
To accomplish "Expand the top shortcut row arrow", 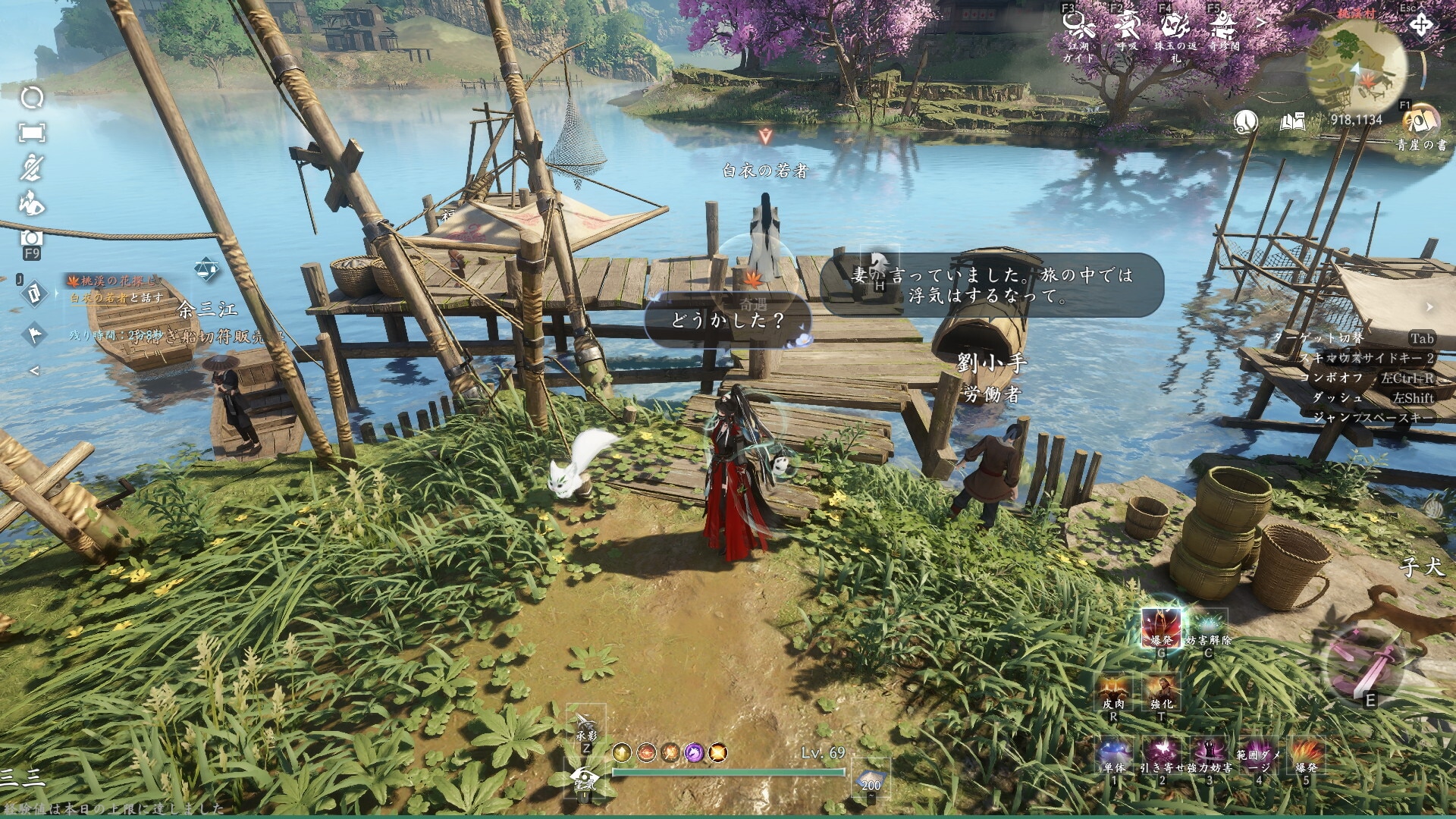I will [x=1261, y=24].
